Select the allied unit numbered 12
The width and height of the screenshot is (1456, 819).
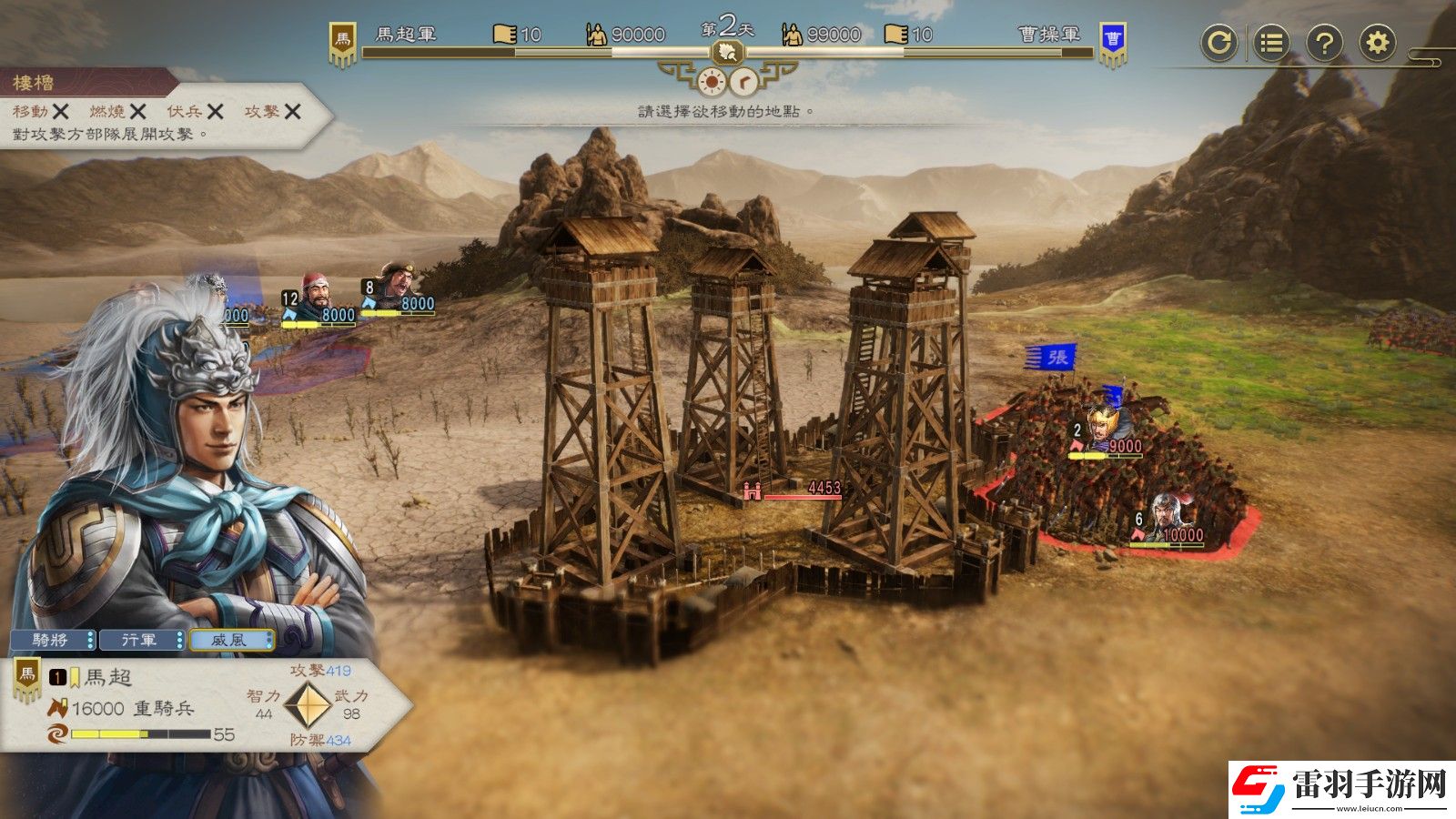point(316,297)
